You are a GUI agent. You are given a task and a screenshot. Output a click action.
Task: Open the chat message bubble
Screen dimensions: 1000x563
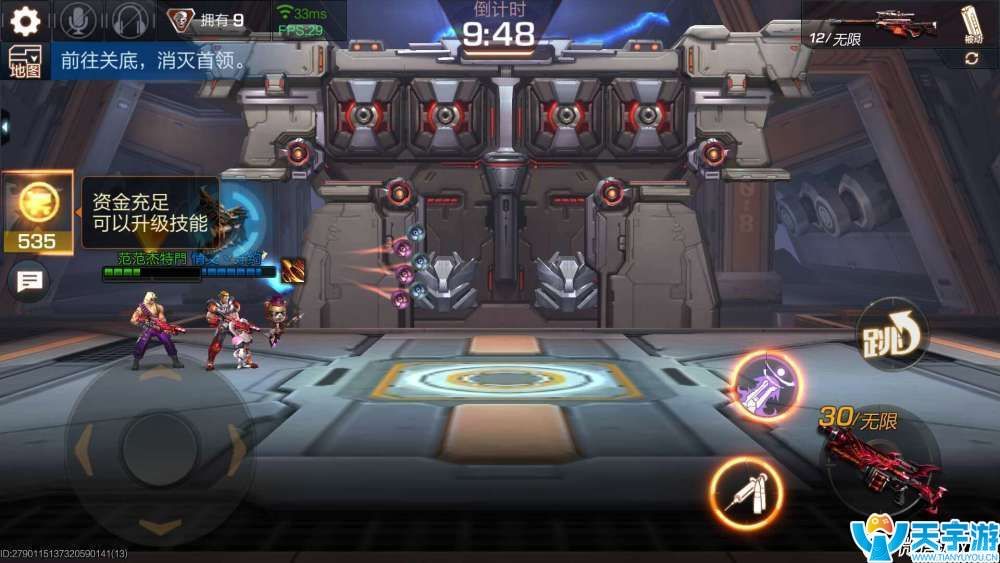coord(29,281)
